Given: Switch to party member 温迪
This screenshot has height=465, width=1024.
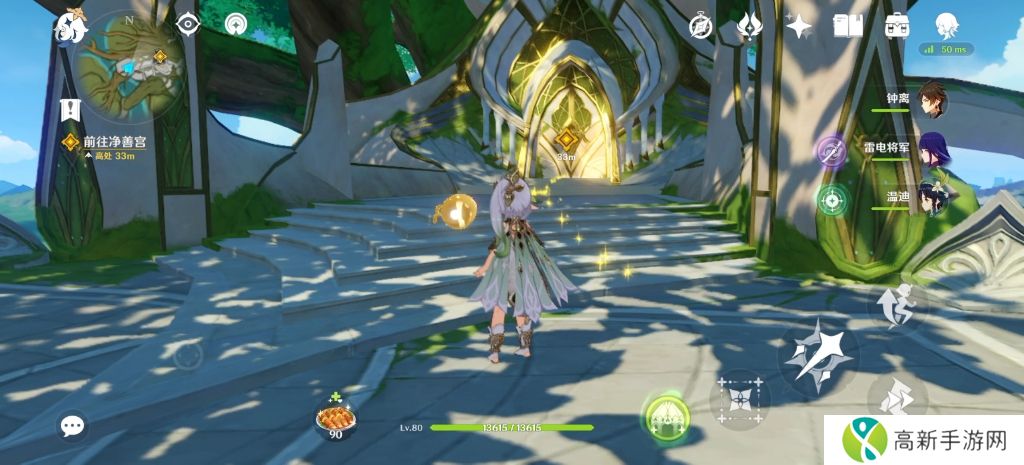Looking at the screenshot, I should point(933,198).
